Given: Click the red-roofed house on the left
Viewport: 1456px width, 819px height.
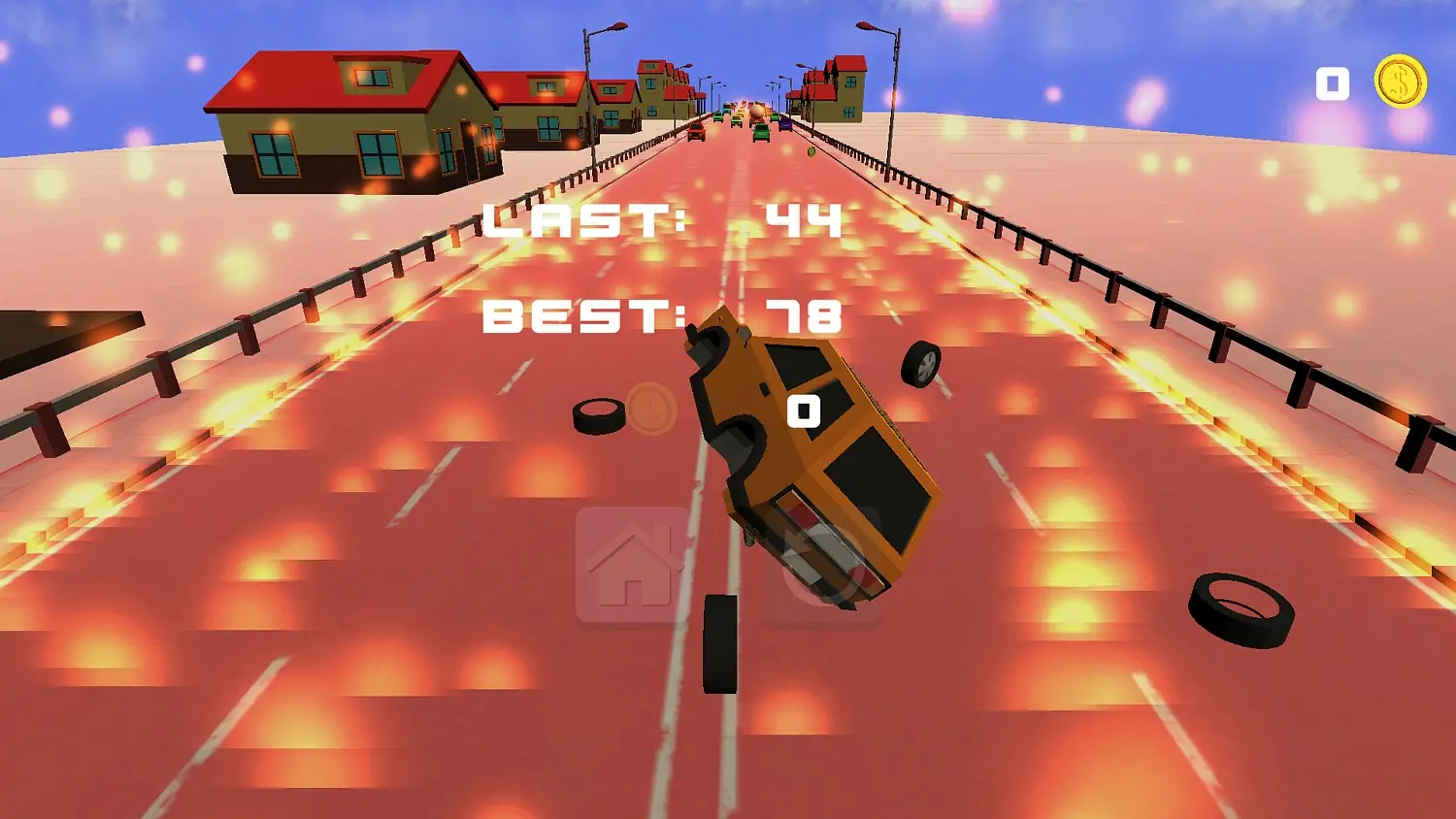Looking at the screenshot, I should 335,116.
